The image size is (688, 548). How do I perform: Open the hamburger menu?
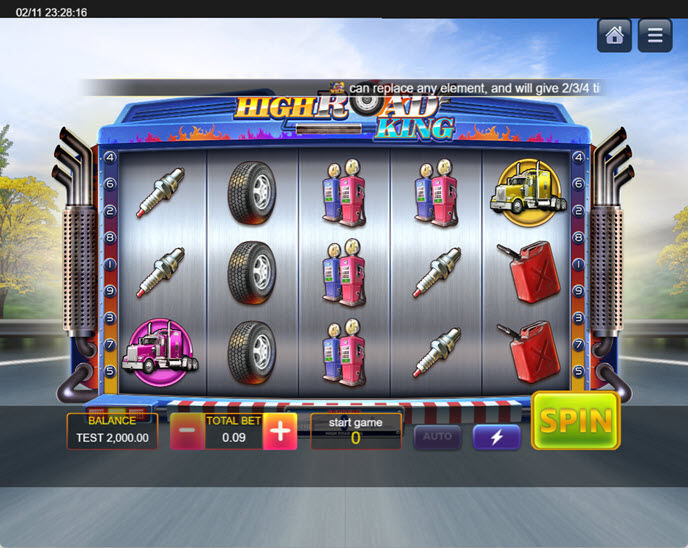click(655, 36)
